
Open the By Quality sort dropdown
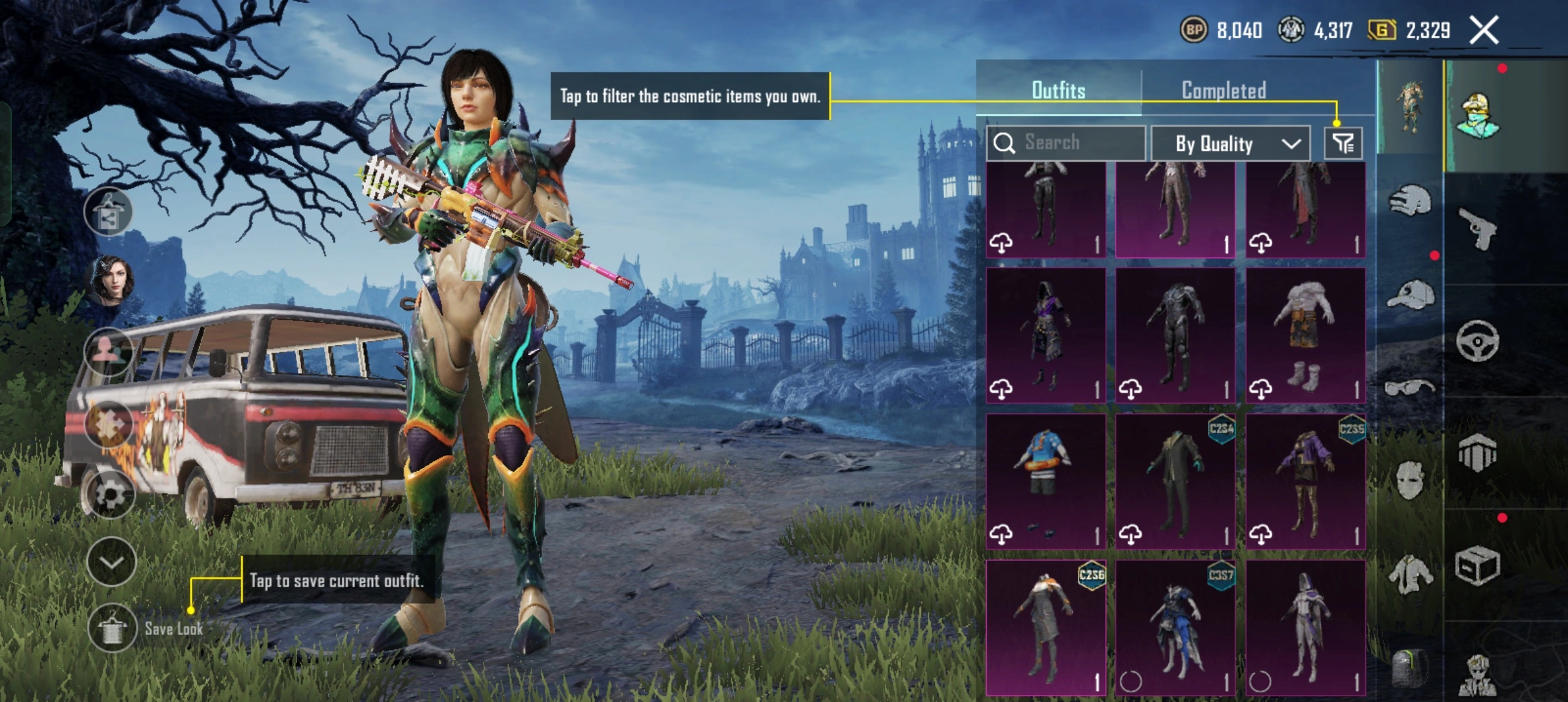1231,144
